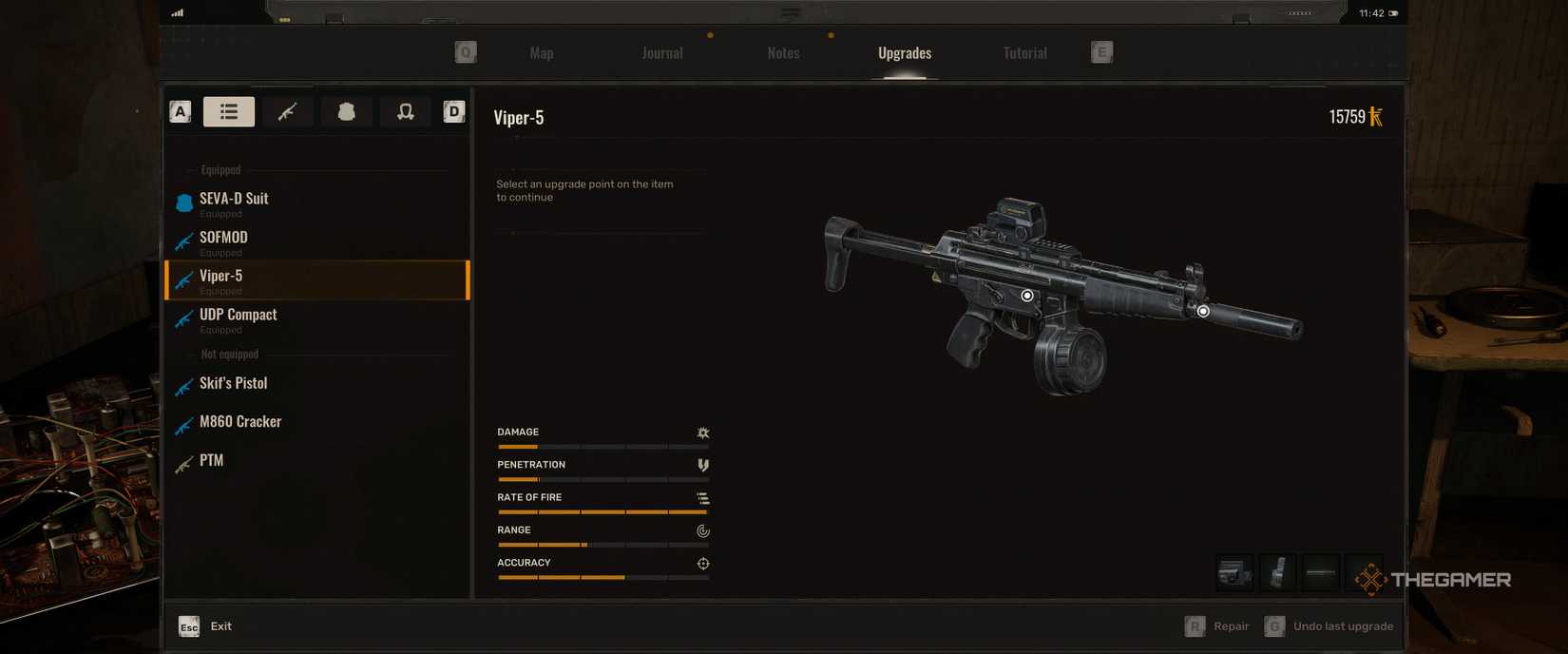
Task: Open the Notes tab
Action: (783, 53)
